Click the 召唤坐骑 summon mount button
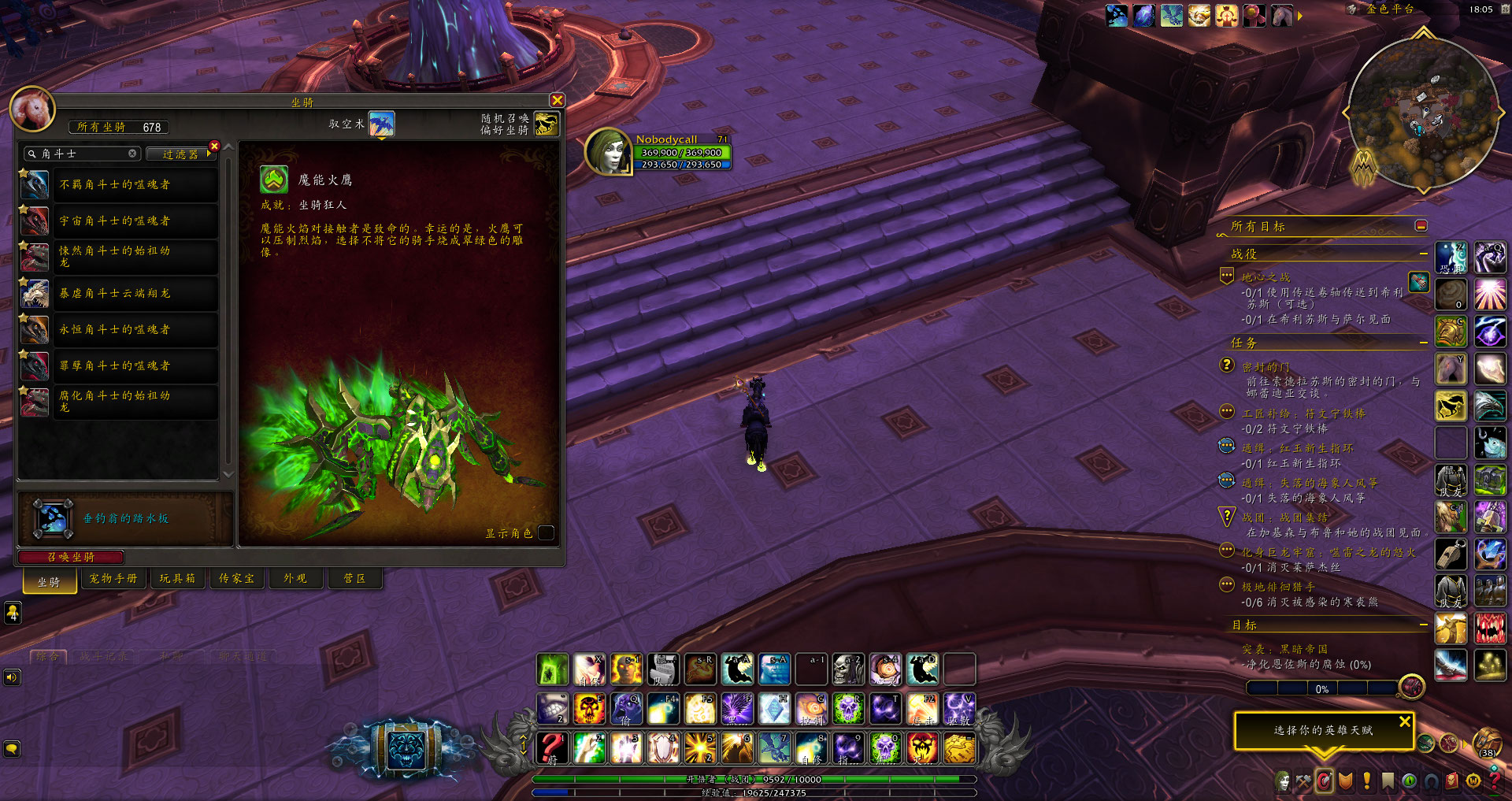The image size is (1512, 801). (x=71, y=557)
